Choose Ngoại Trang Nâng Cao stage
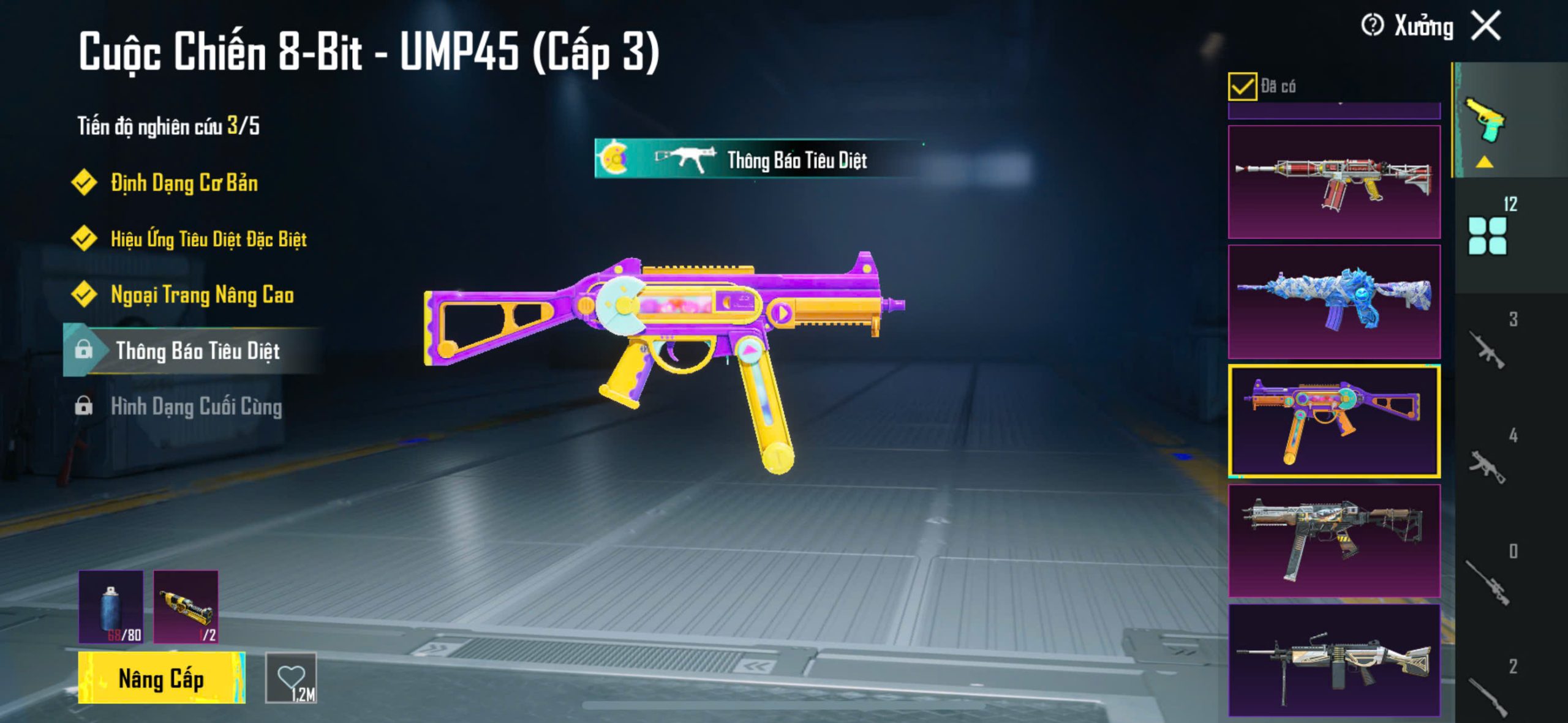Screen dimensions: 1568x723 [202, 294]
